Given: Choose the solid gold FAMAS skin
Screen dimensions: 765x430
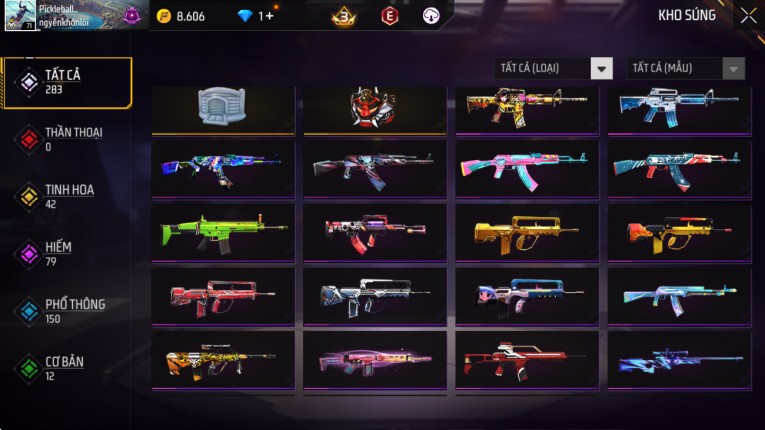Looking at the screenshot, I should point(527,232).
